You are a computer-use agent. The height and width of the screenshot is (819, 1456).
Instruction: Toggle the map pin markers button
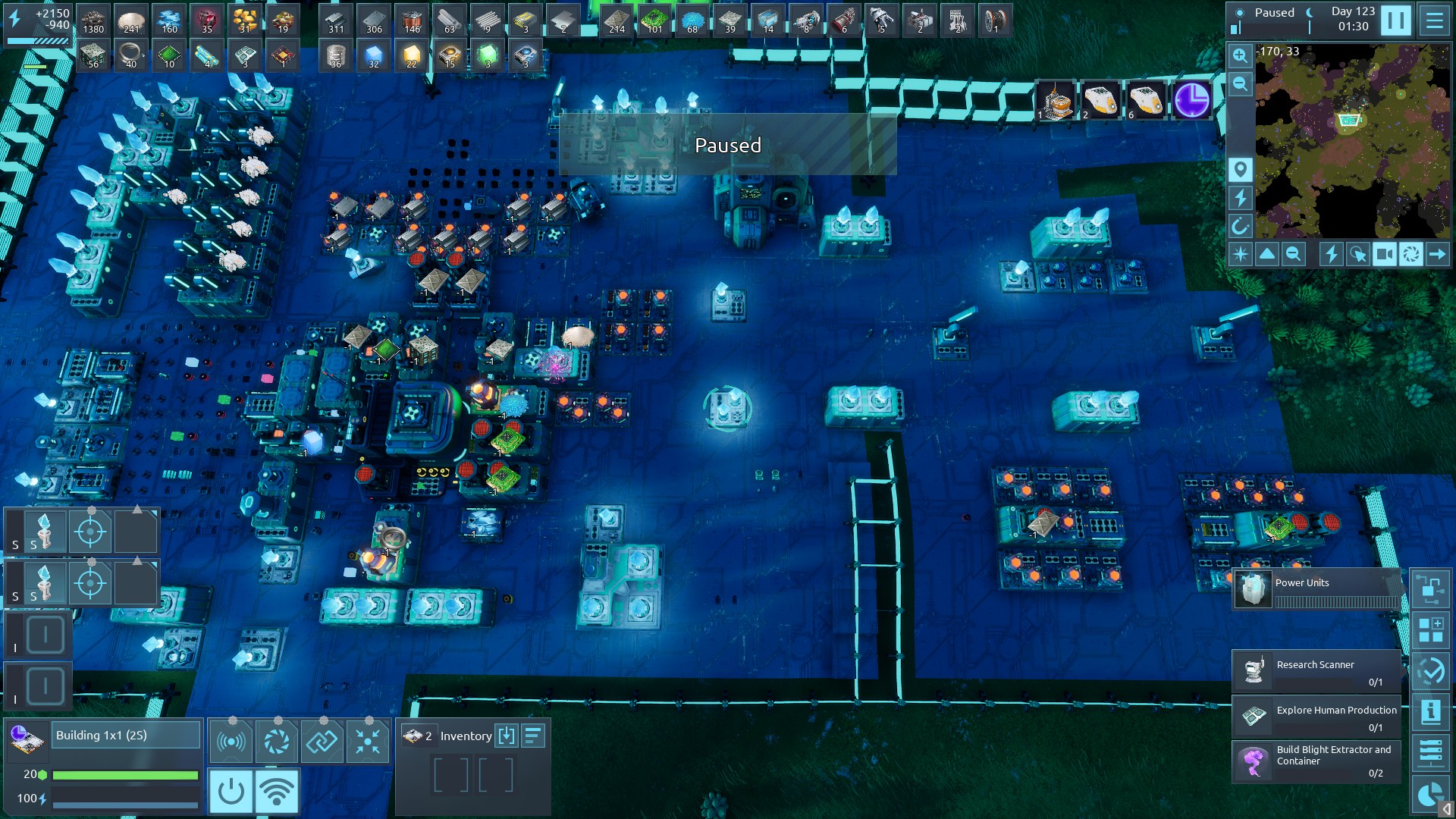pos(1240,170)
